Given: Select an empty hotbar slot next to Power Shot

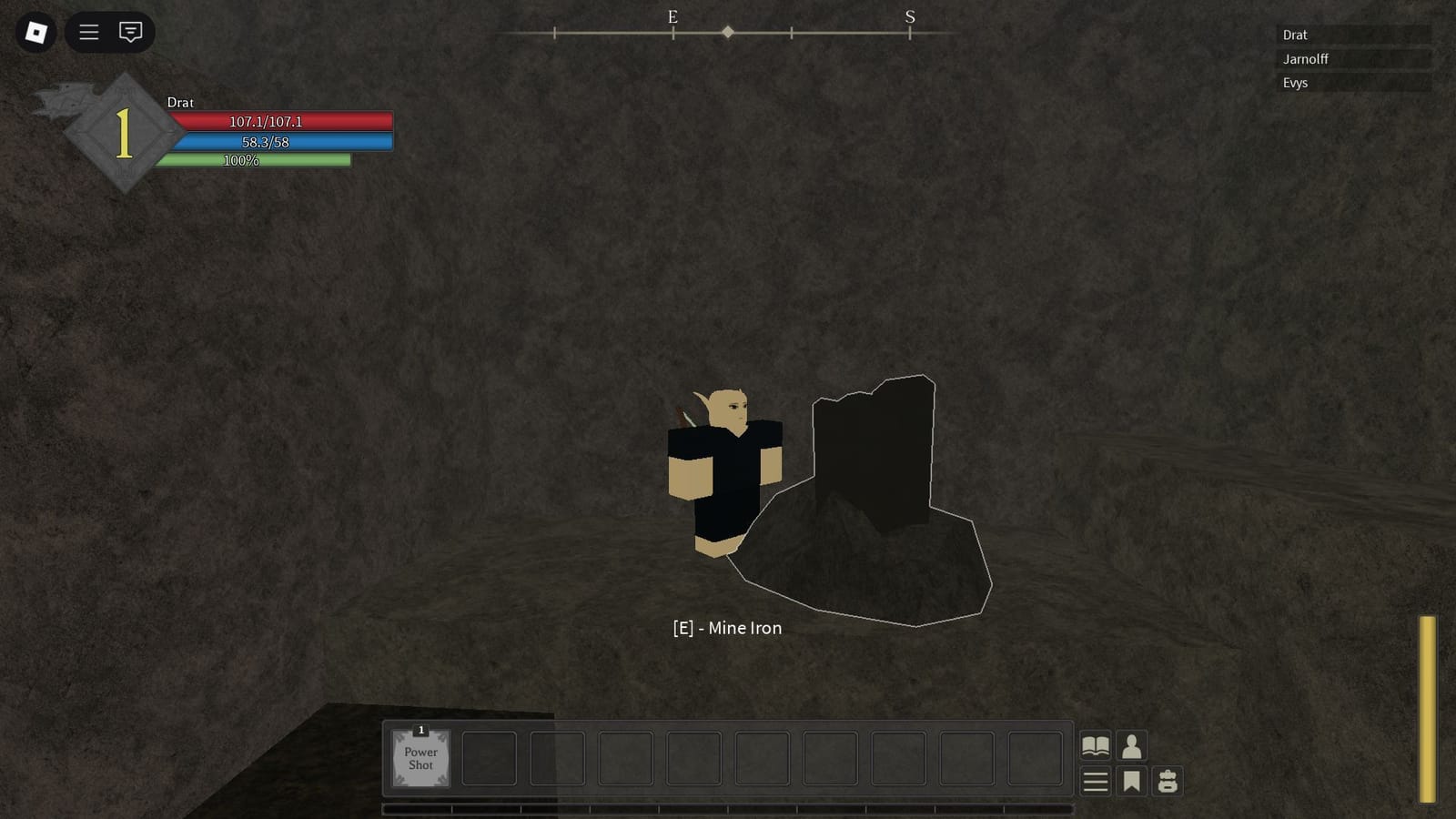Looking at the screenshot, I should tap(489, 758).
